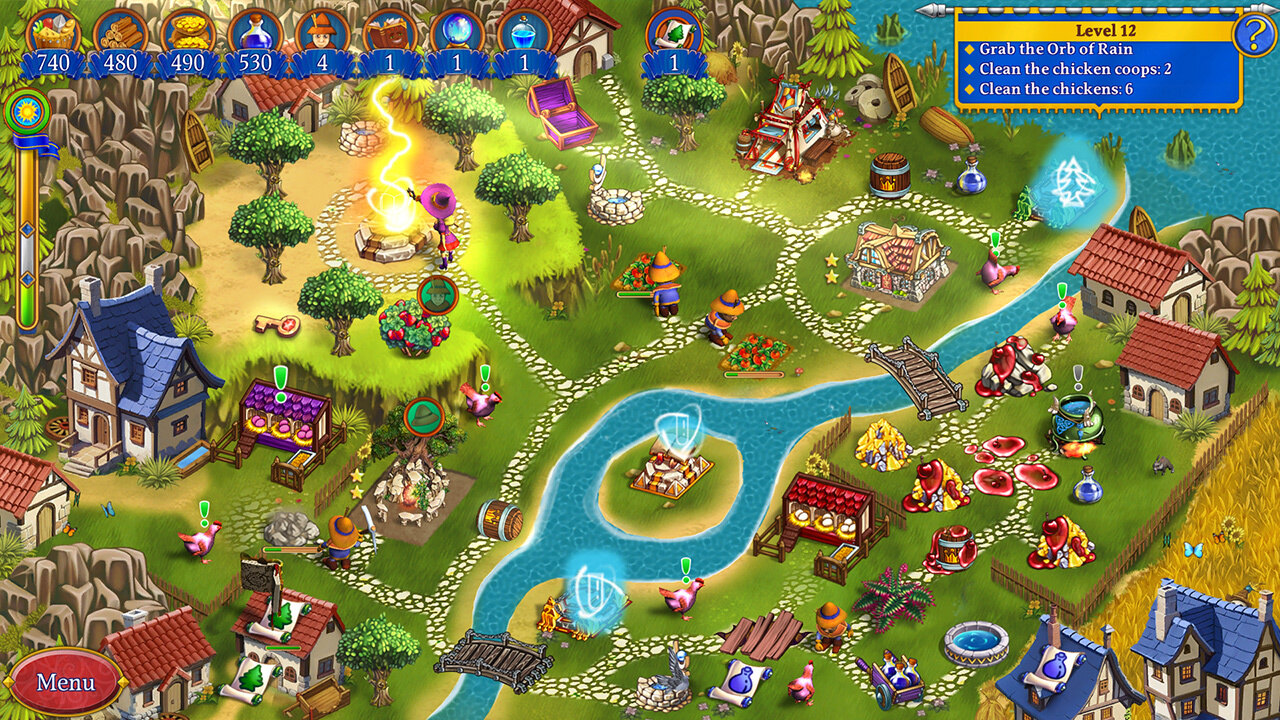
Task: Click the gold coins resource icon
Action: (187, 31)
